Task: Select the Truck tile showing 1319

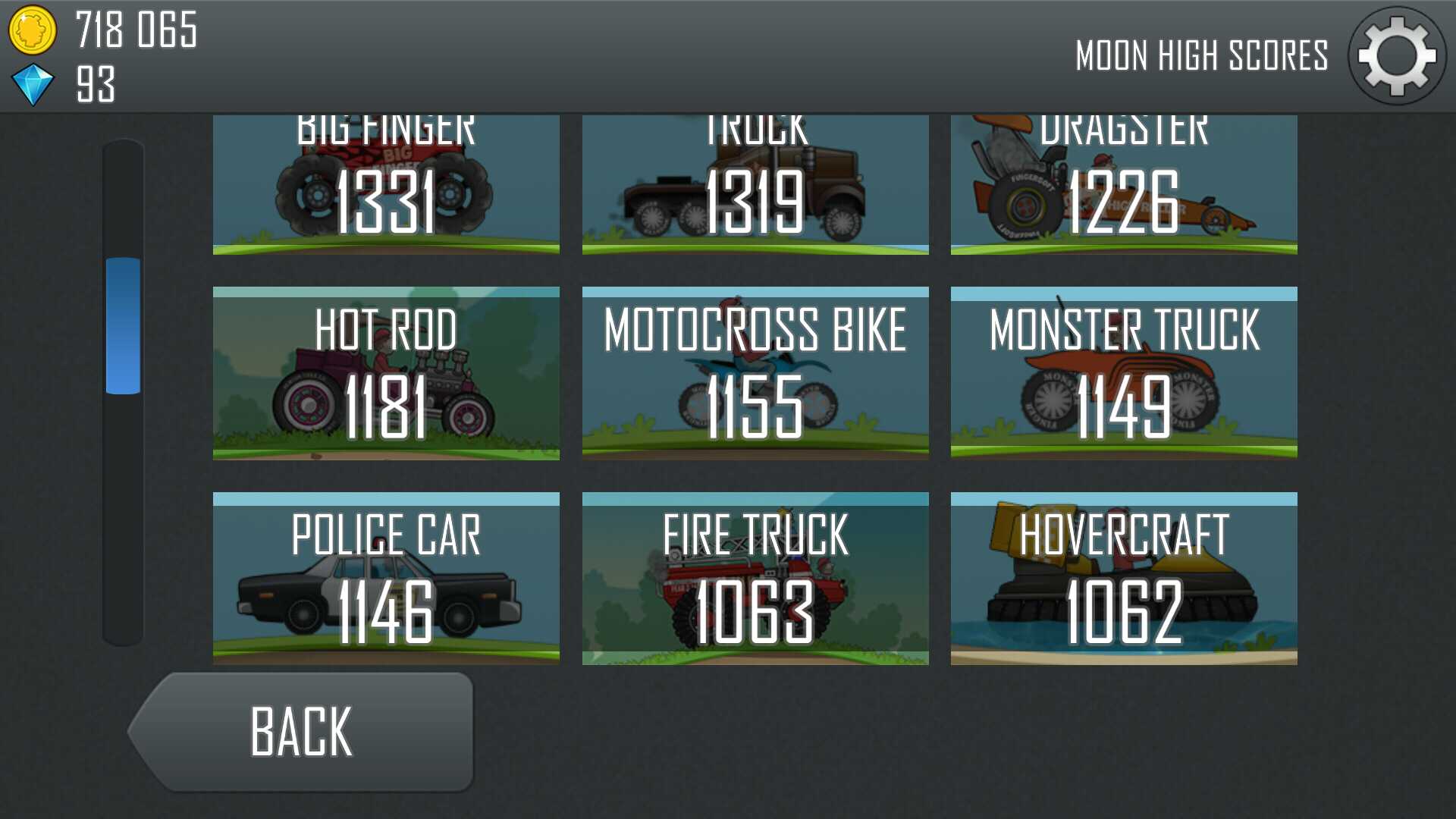Action: [755, 185]
